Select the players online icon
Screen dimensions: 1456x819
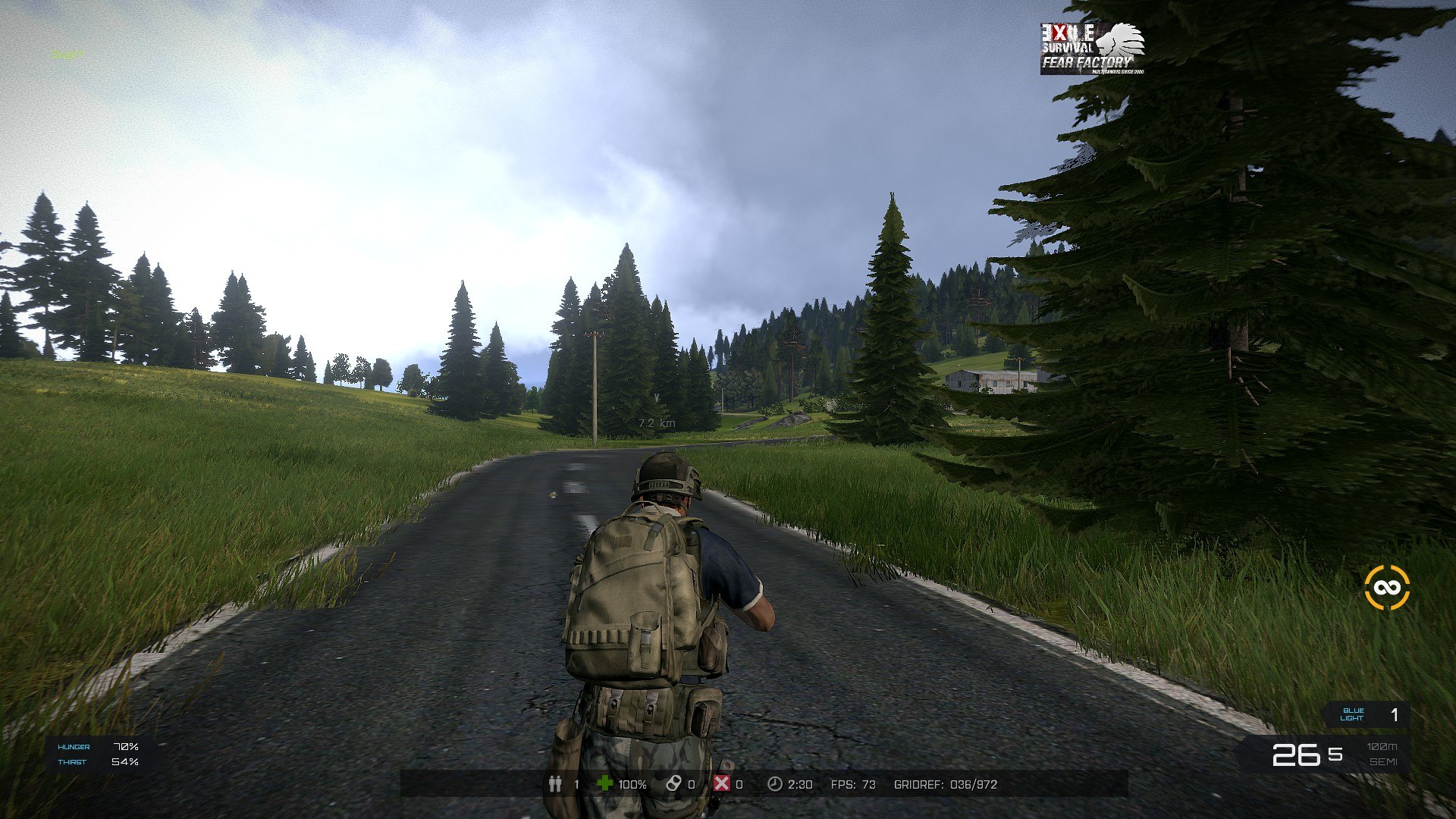pyautogui.click(x=555, y=783)
